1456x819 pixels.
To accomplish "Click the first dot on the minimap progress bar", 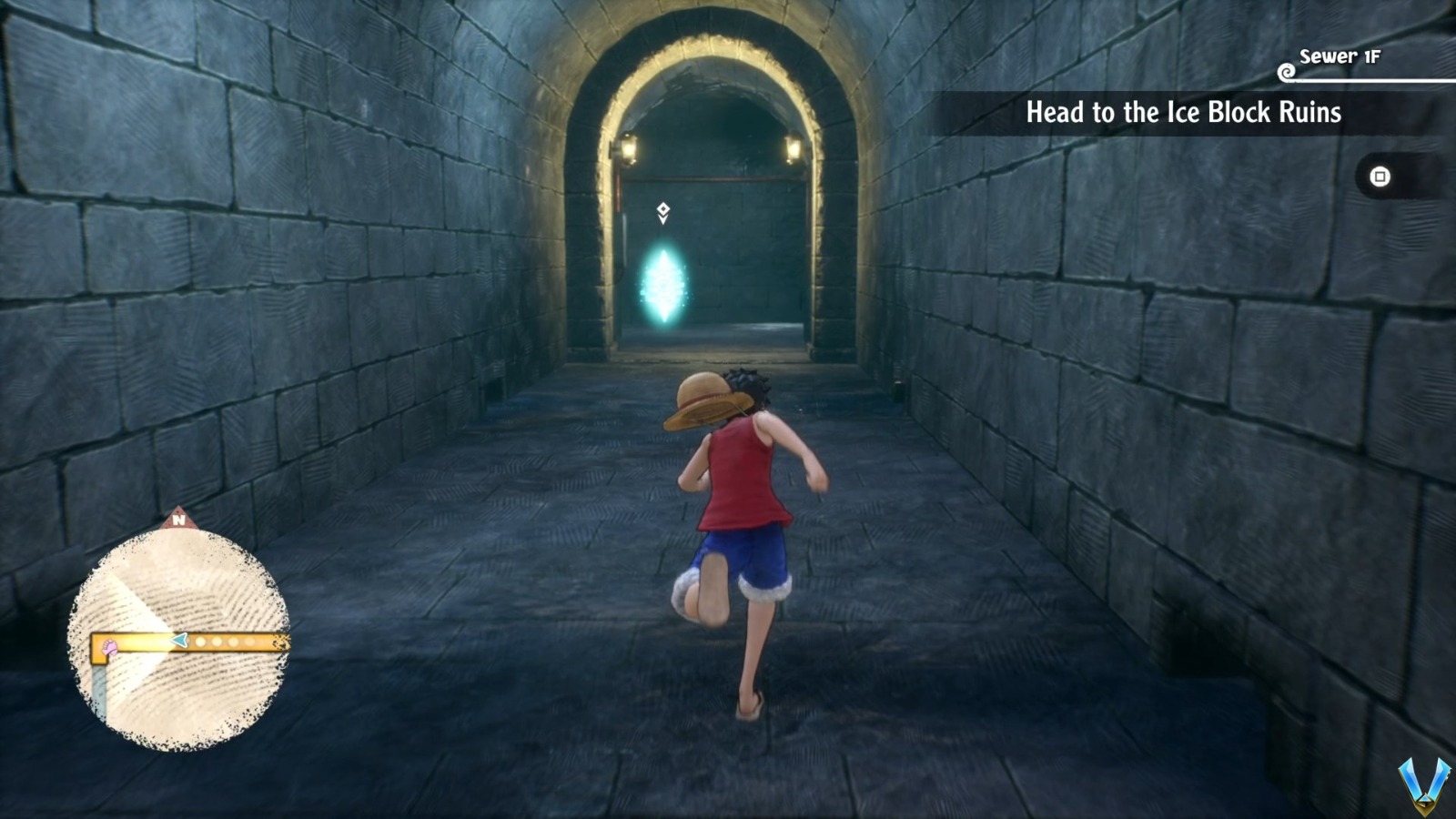I will click(200, 641).
